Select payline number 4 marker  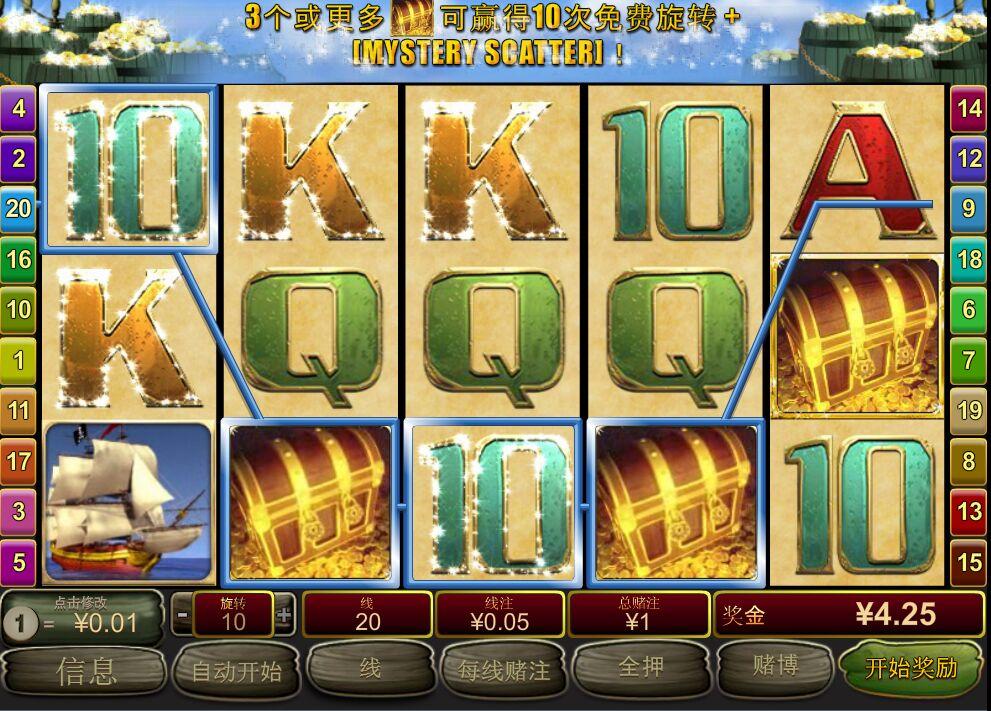[x=18, y=107]
